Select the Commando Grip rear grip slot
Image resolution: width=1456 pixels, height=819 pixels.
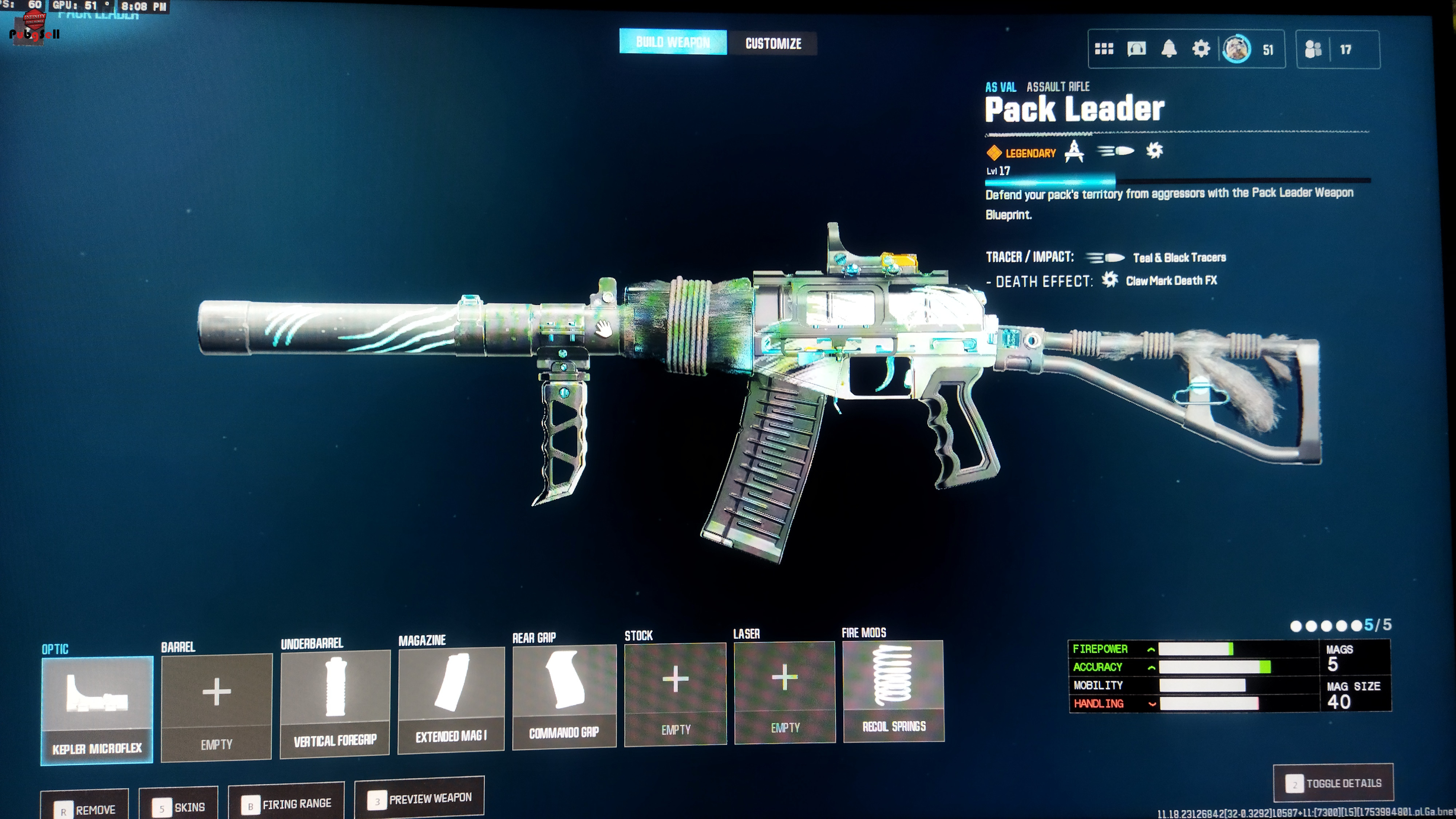click(x=564, y=696)
